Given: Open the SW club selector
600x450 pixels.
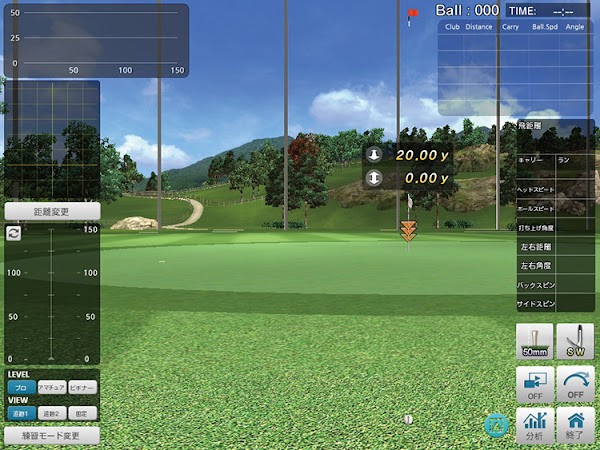Looking at the screenshot, I should [575, 342].
